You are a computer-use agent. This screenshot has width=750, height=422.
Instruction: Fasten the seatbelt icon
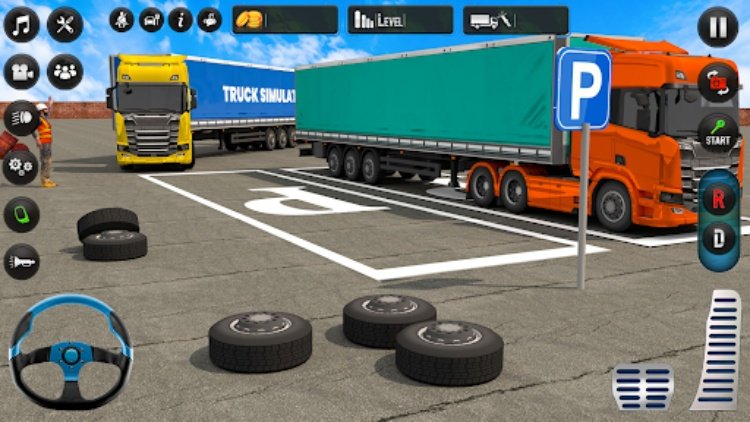point(122,20)
